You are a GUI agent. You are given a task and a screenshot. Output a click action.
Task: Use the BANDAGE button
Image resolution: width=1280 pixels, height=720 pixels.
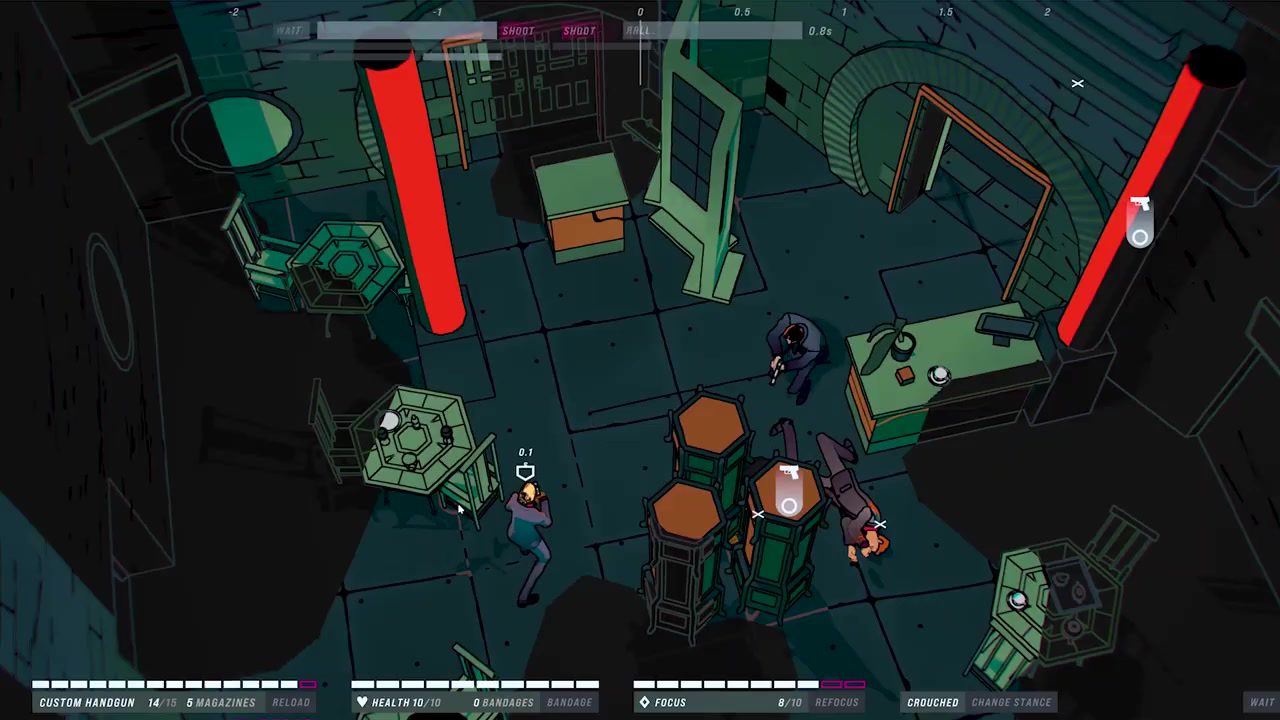(x=568, y=702)
